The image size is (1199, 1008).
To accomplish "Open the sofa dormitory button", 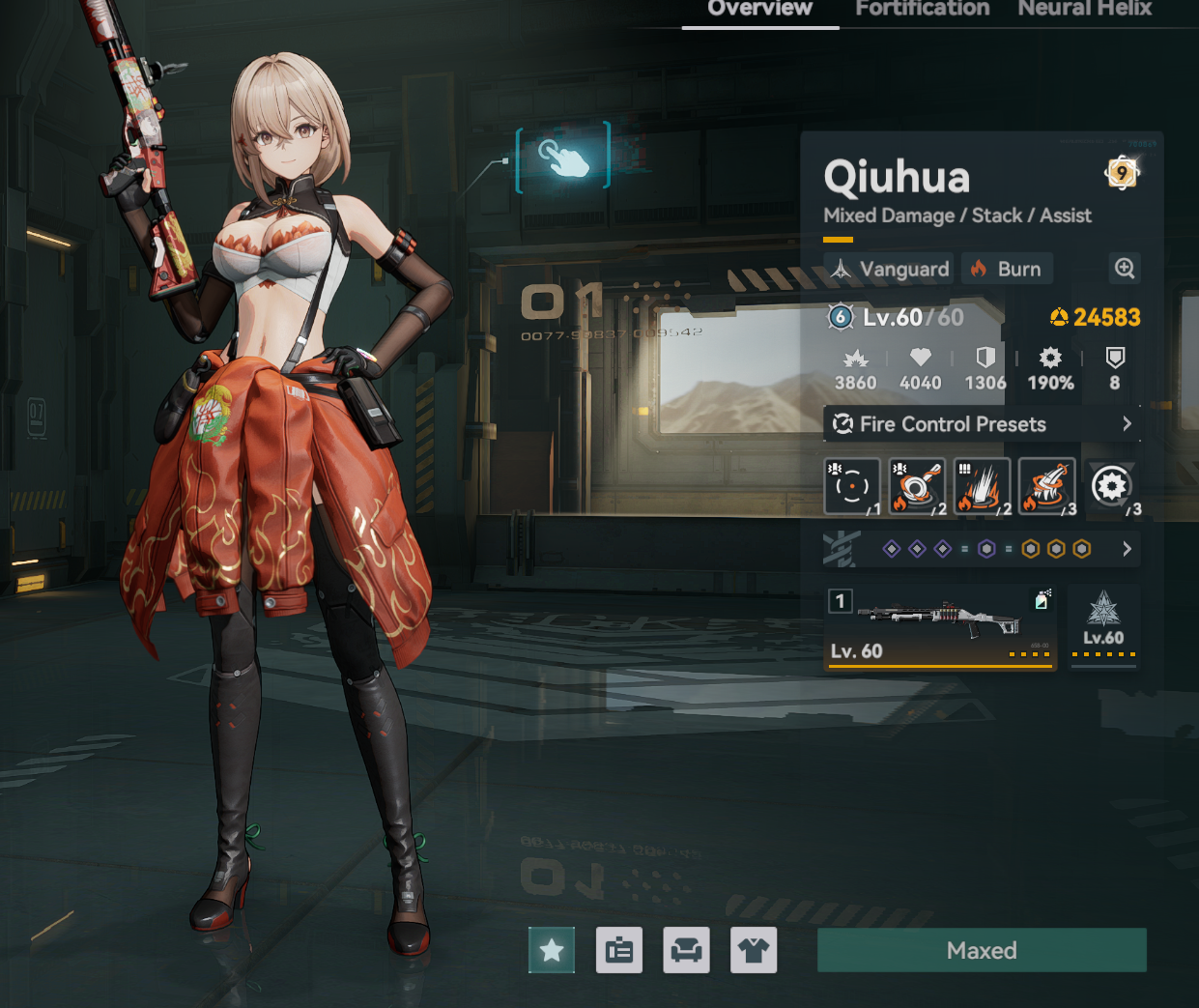I will tap(687, 950).
